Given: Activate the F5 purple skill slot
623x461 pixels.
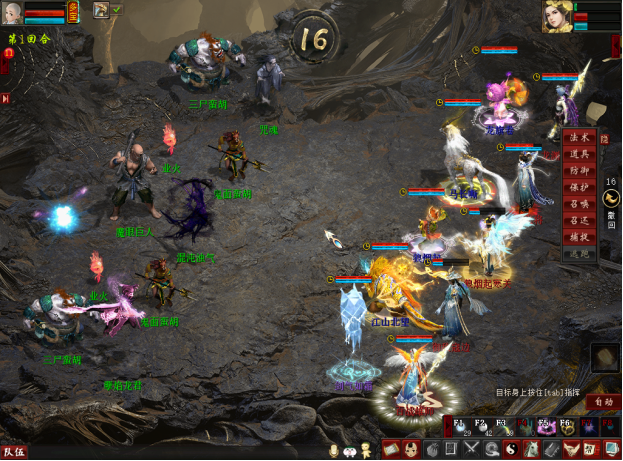Looking at the screenshot, I should pyautogui.click(x=545, y=426).
